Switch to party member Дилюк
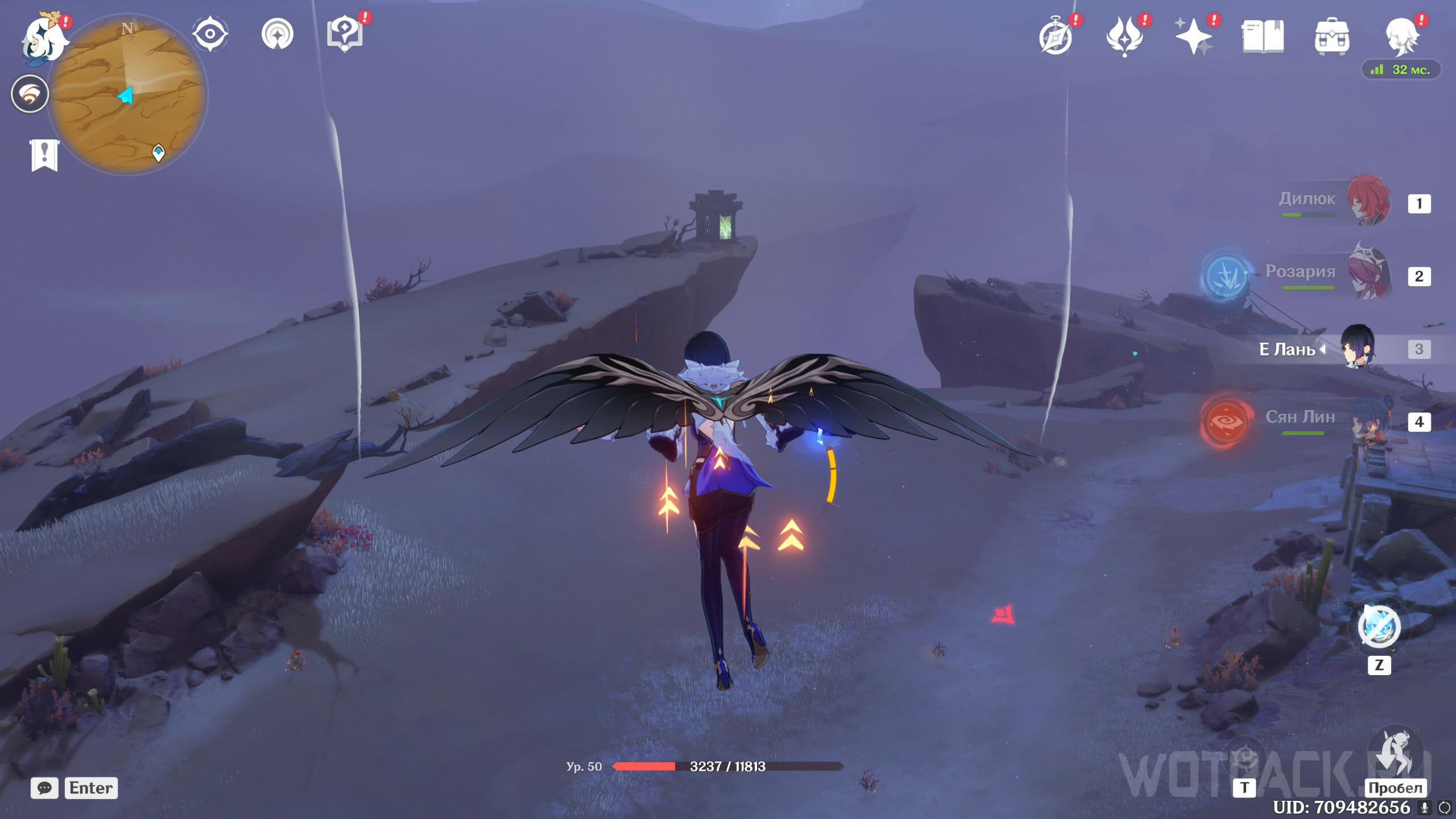This screenshot has width=1456, height=819. click(x=1367, y=201)
